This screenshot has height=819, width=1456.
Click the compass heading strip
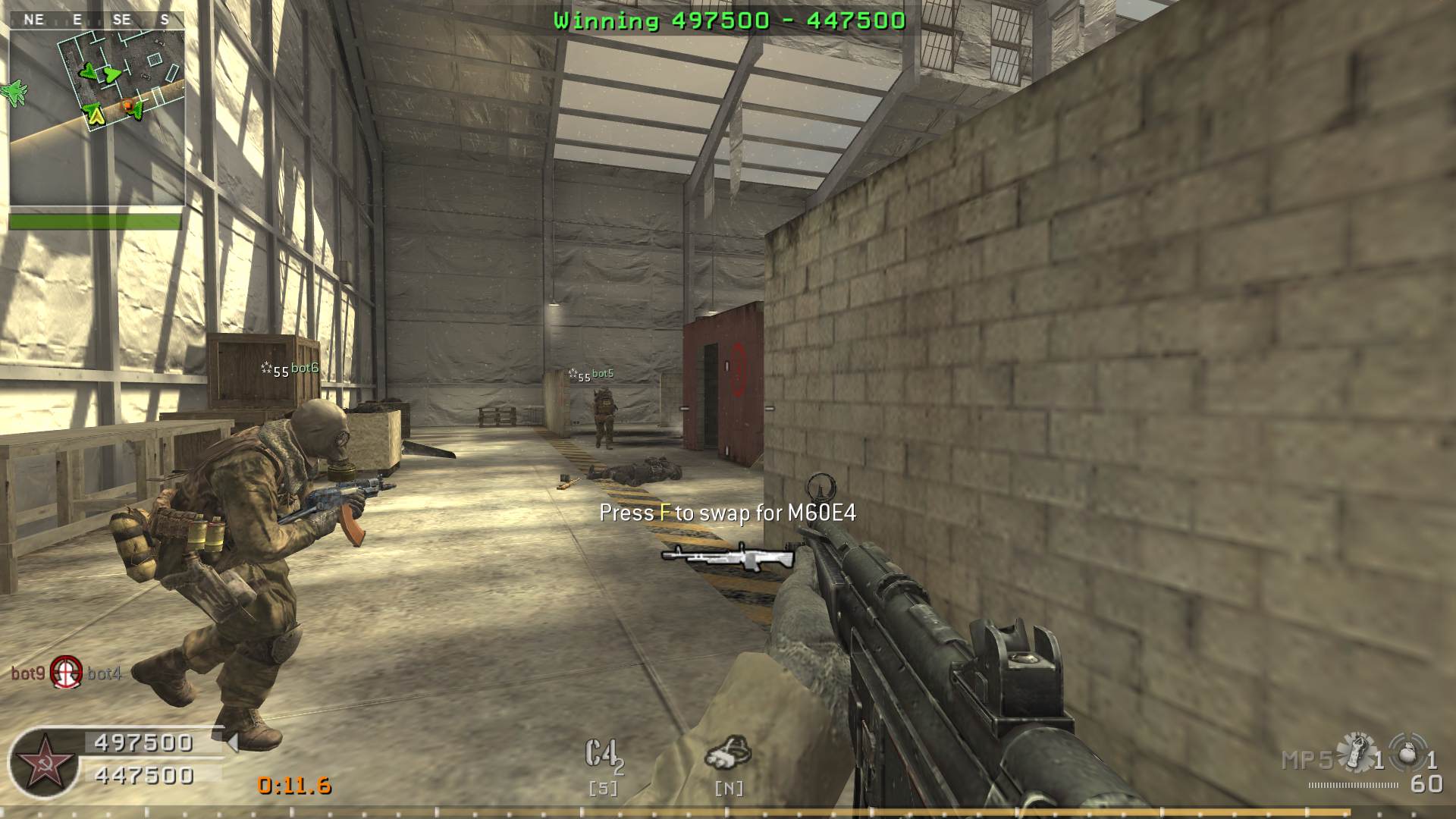[x=97, y=20]
